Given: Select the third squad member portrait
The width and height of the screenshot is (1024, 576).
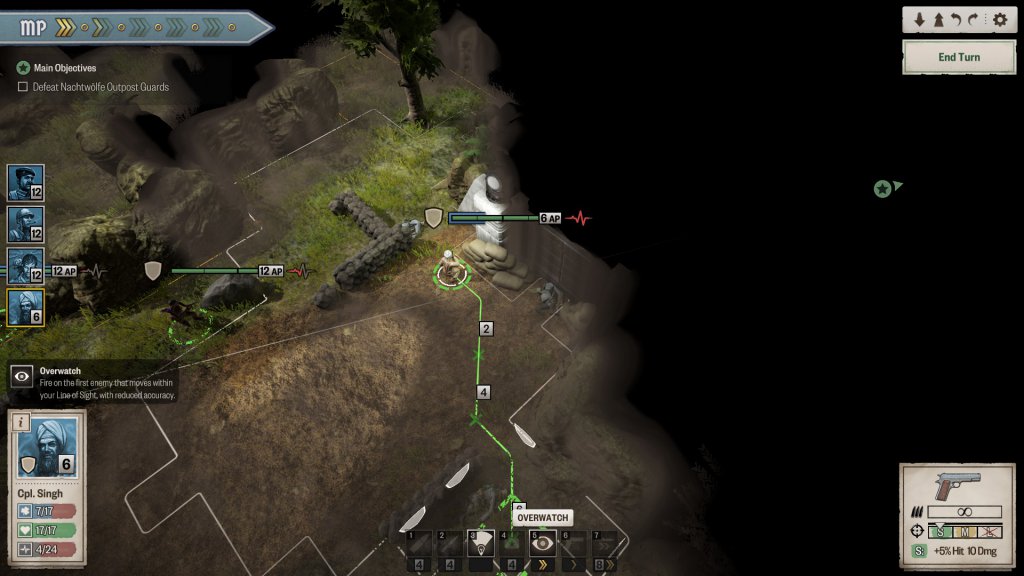Looking at the screenshot, I should click(x=25, y=266).
